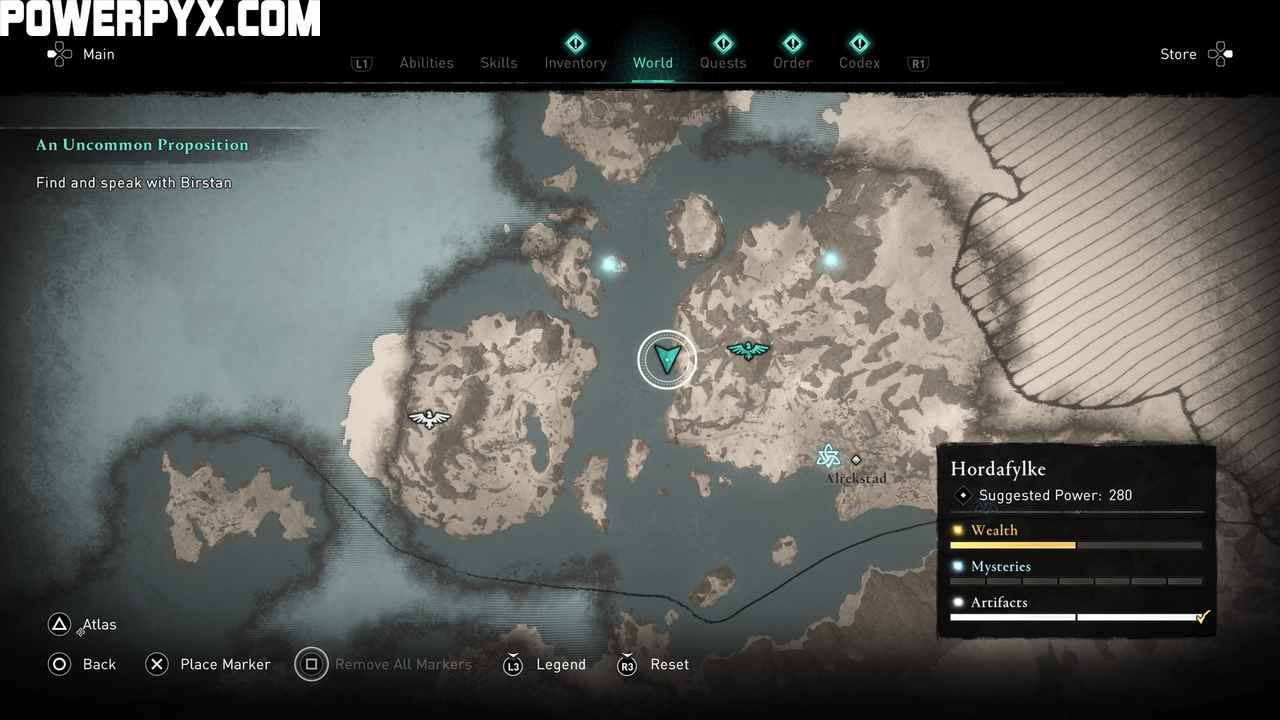The height and width of the screenshot is (720, 1280).
Task: Click the Suggested Power diamond icon in Hordafylke panel
Action: click(963, 495)
